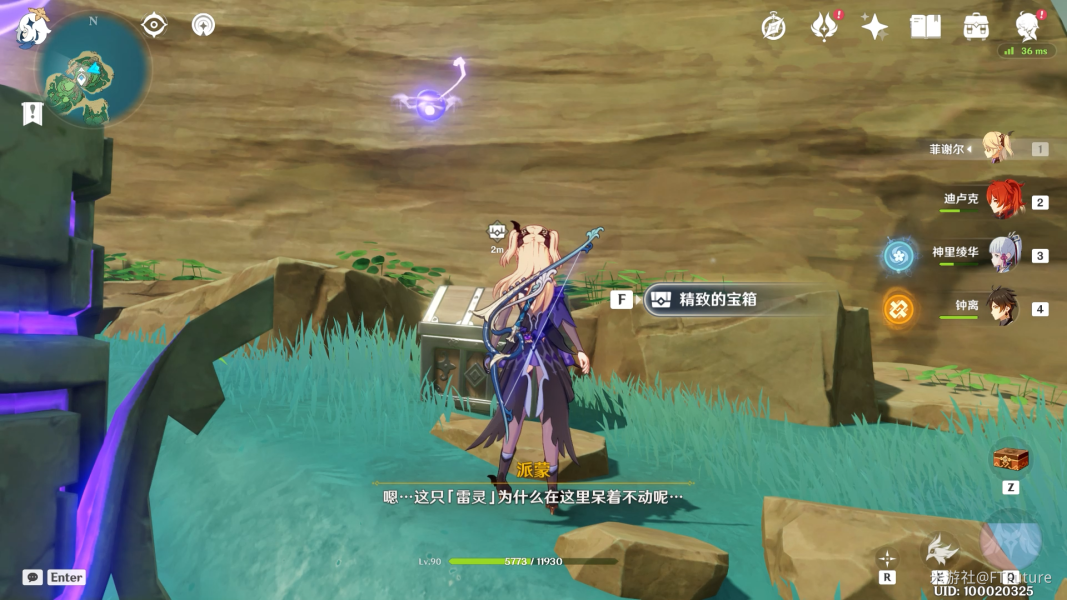
Task: Open the Wish four-pointed star icon
Action: pyautogui.click(x=874, y=27)
